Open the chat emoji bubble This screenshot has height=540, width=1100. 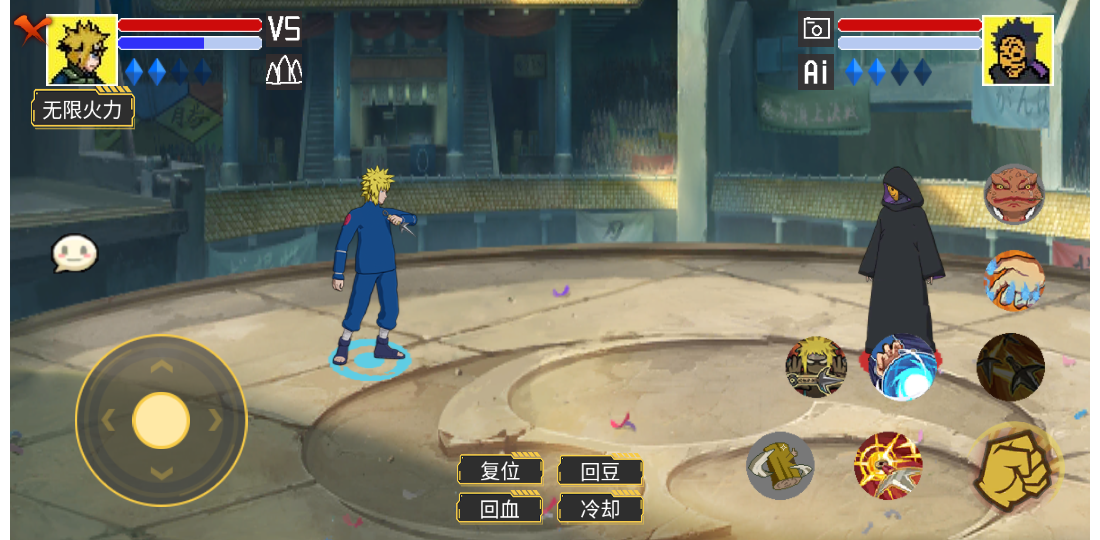click(x=75, y=254)
